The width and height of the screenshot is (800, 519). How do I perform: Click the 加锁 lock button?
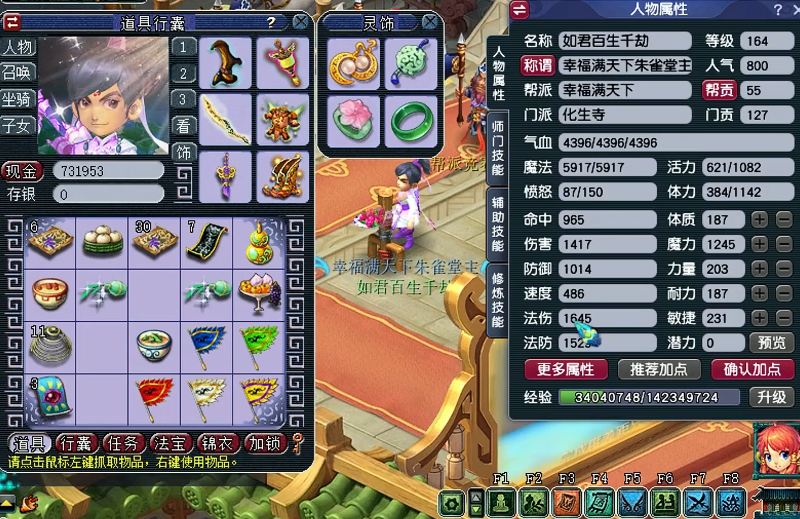(x=265, y=443)
